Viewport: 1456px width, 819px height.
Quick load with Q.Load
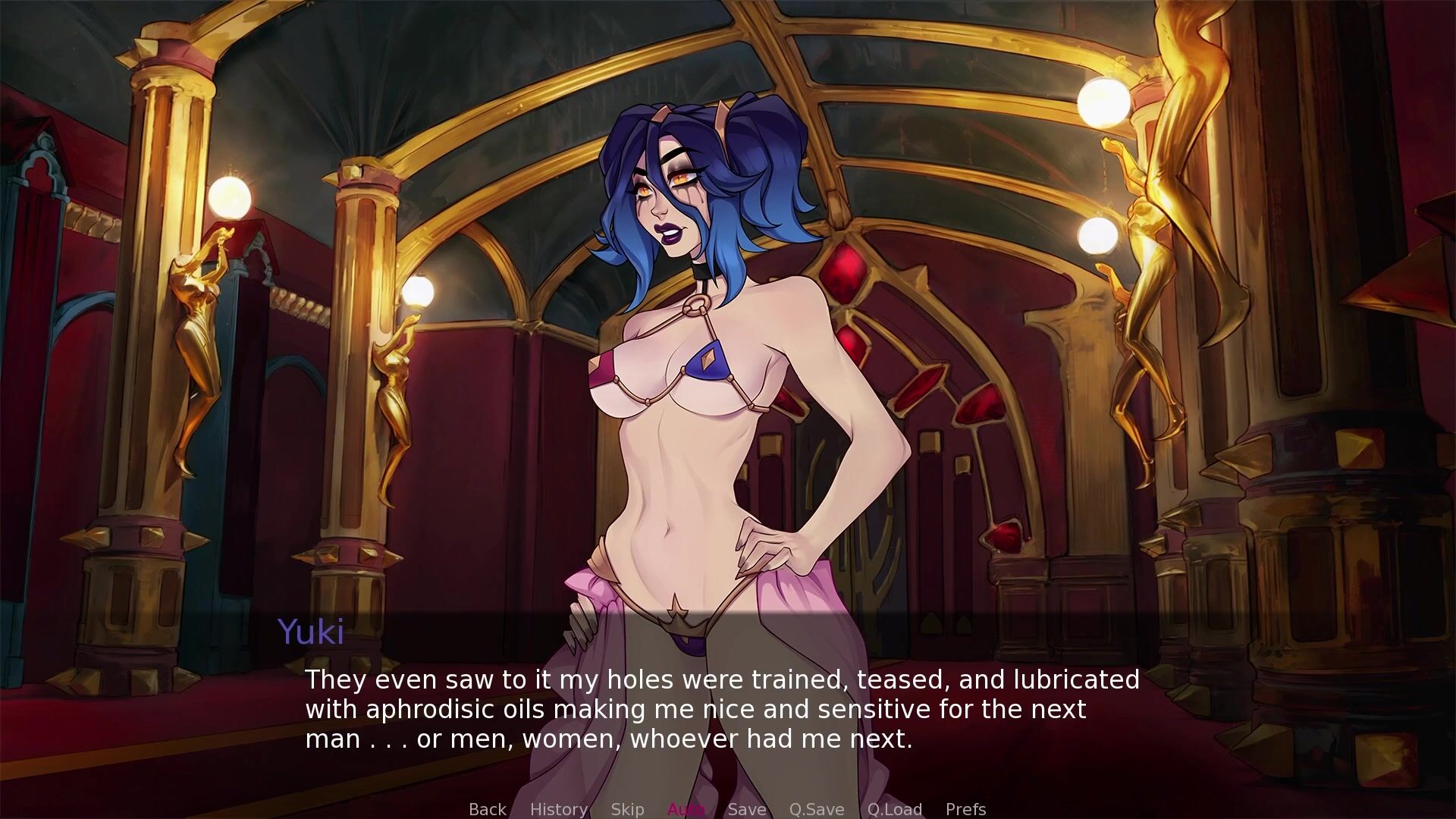894,809
